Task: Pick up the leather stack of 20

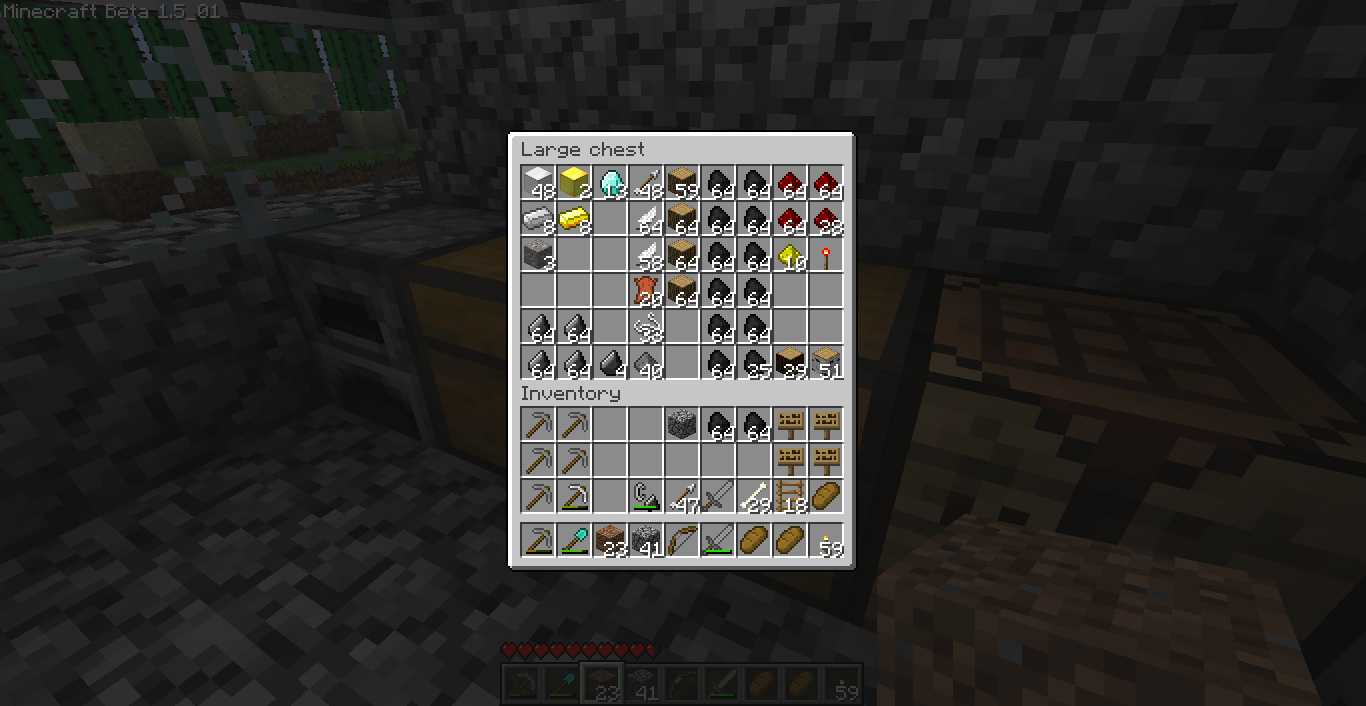Action: [646, 291]
